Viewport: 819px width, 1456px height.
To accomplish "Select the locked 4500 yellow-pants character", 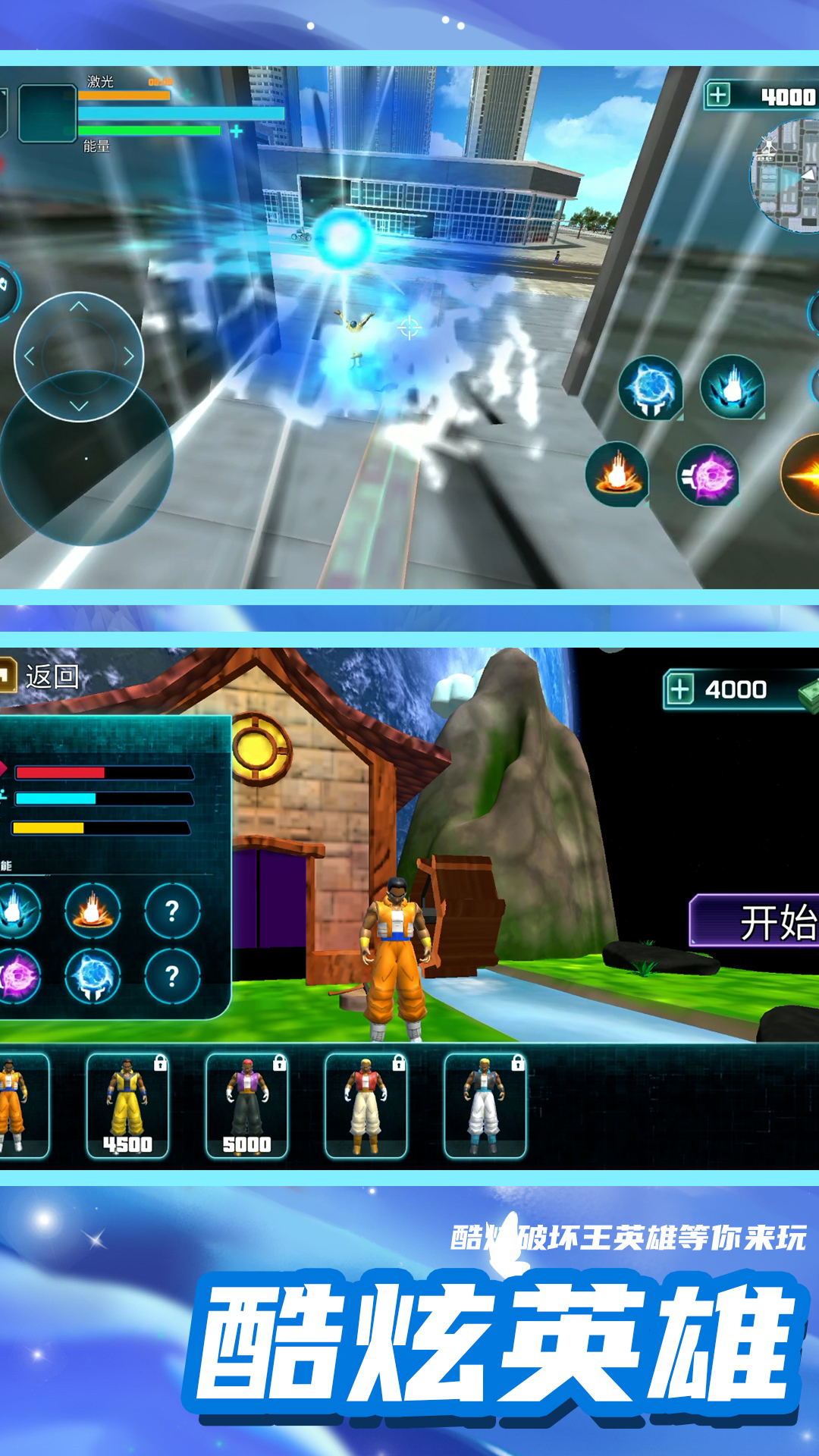I will tap(127, 1106).
